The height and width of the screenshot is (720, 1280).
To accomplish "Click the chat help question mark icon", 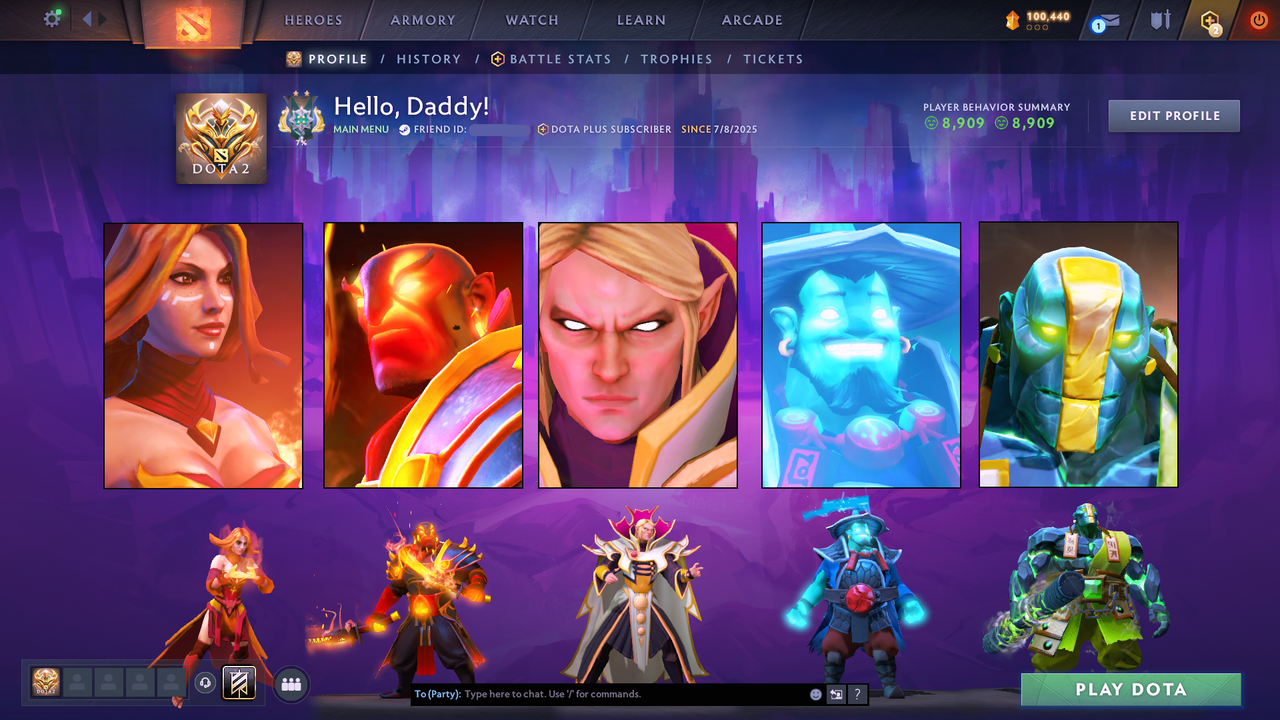I will click(x=857, y=694).
